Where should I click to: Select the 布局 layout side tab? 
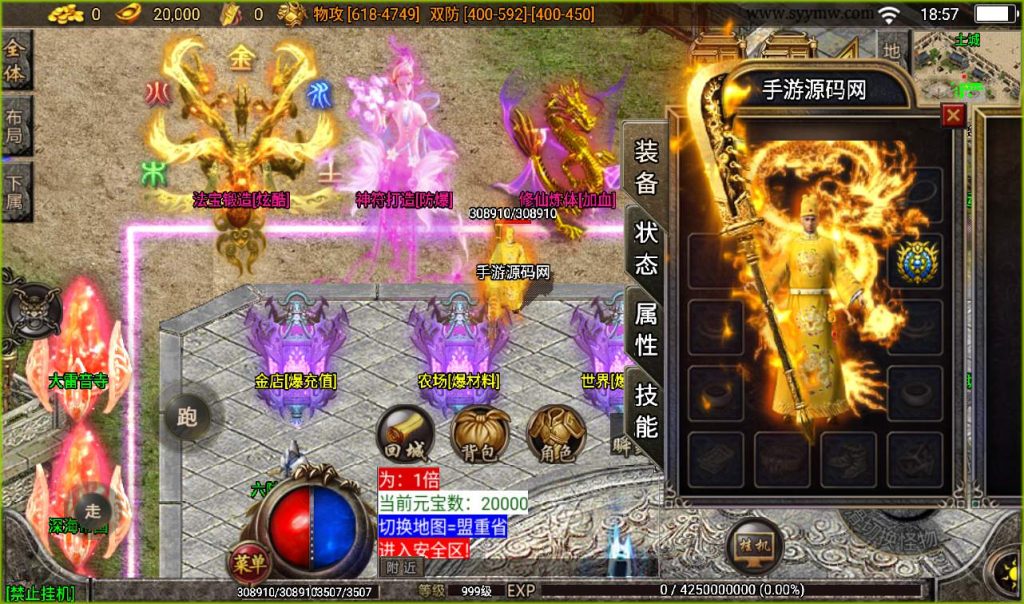16,127
